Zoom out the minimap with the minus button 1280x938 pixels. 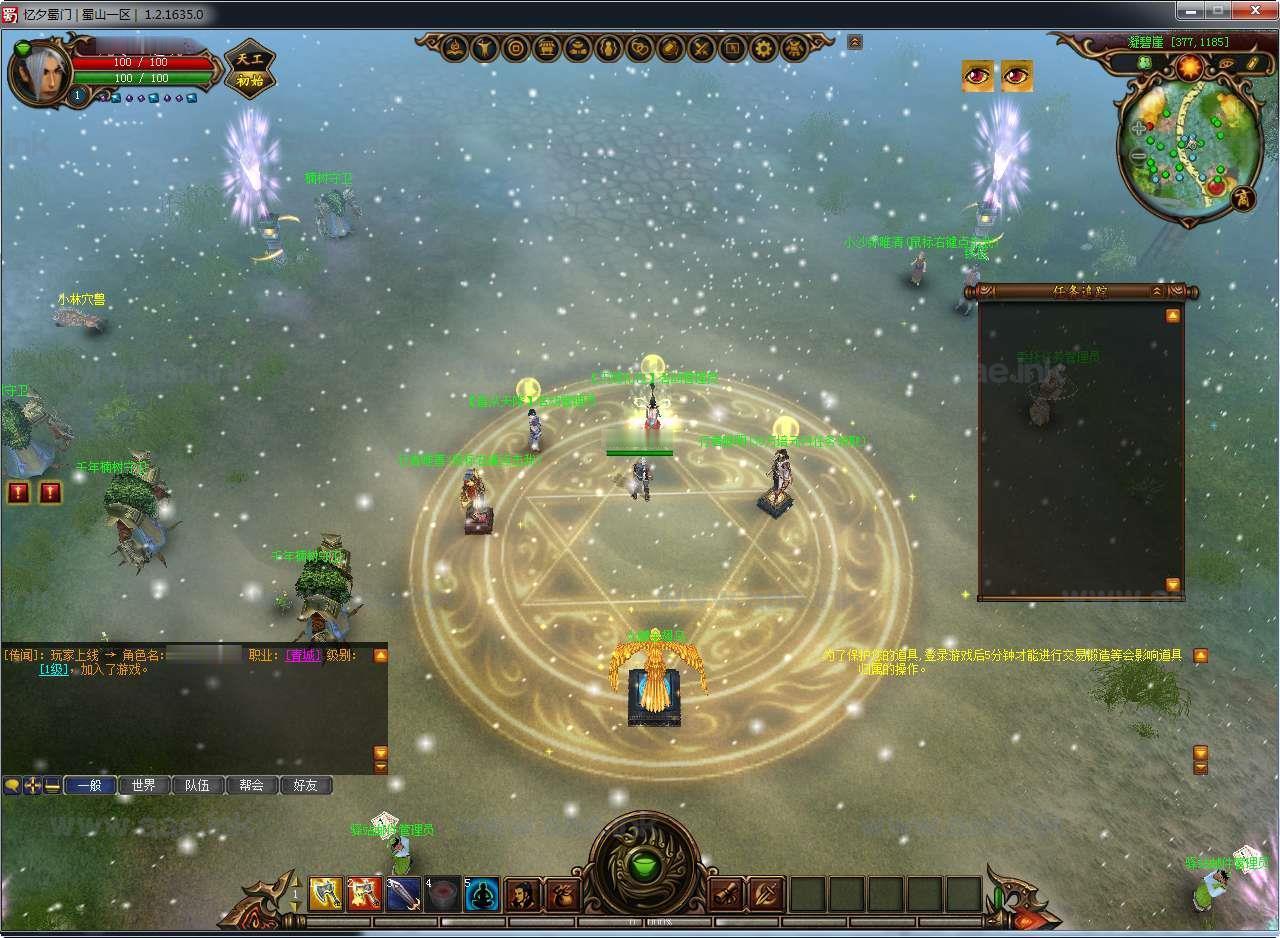pyautogui.click(x=1139, y=156)
